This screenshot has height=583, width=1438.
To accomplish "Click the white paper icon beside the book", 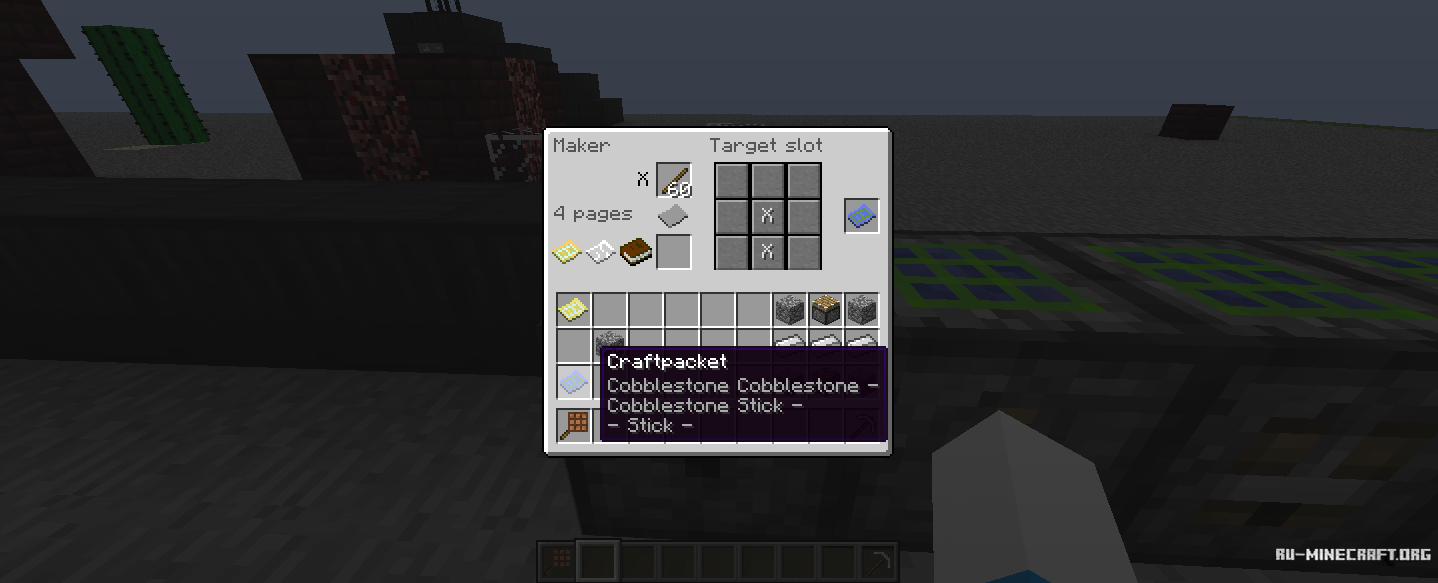I will point(600,253).
